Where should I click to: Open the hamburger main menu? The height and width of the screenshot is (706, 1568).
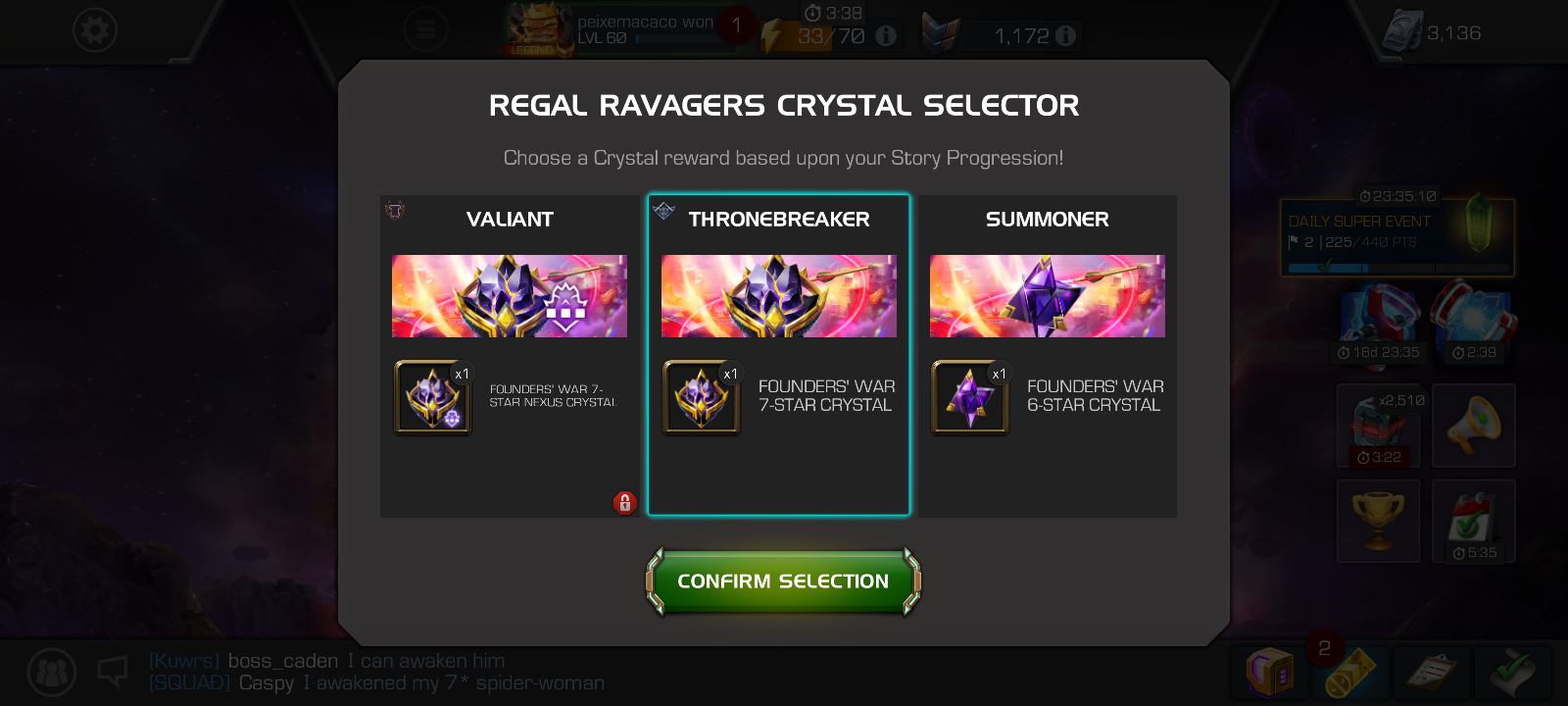(425, 29)
